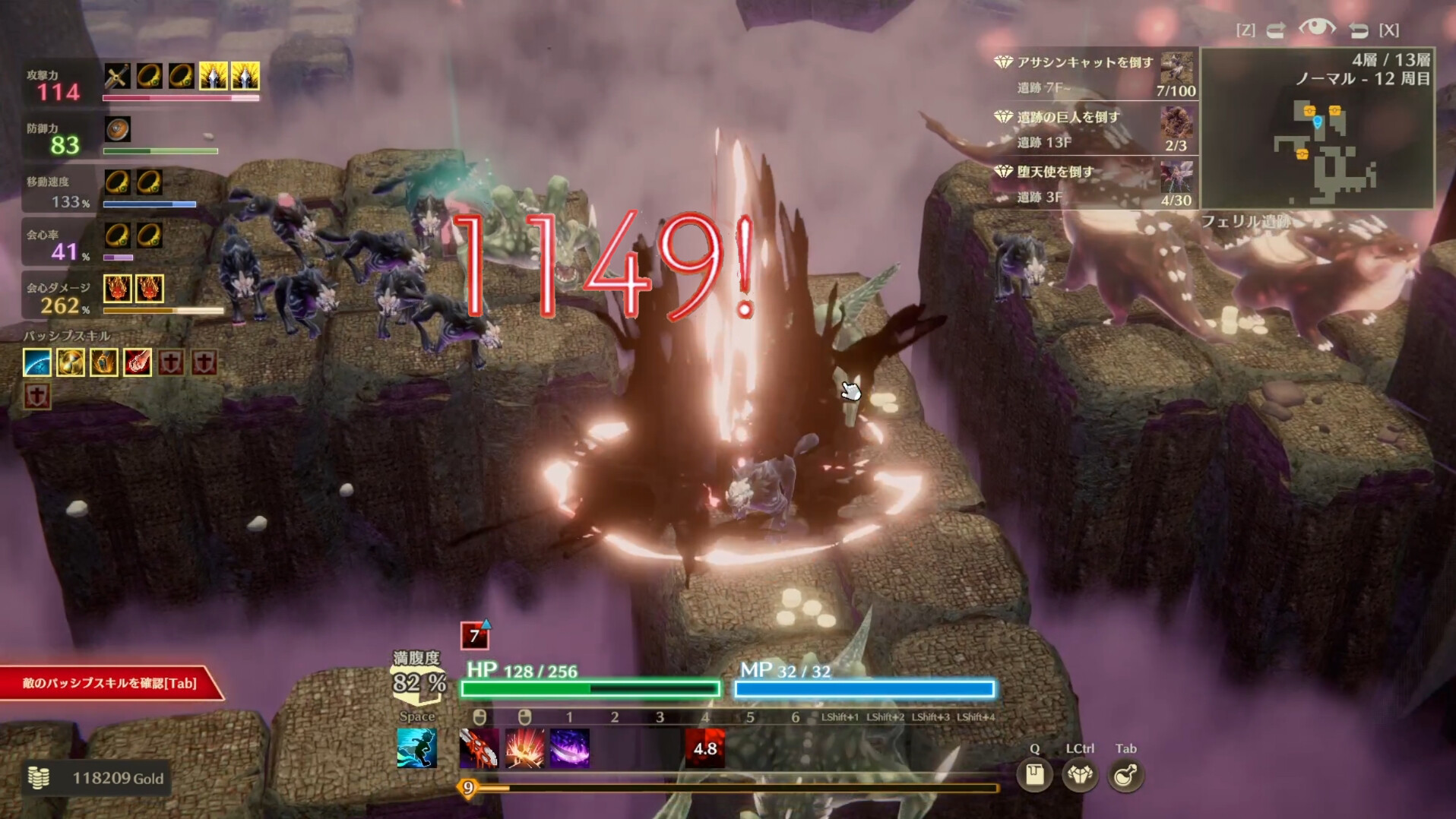This screenshot has width=1456, height=819.
Task: Select the skill on 4.8-second cooldown
Action: [x=704, y=748]
